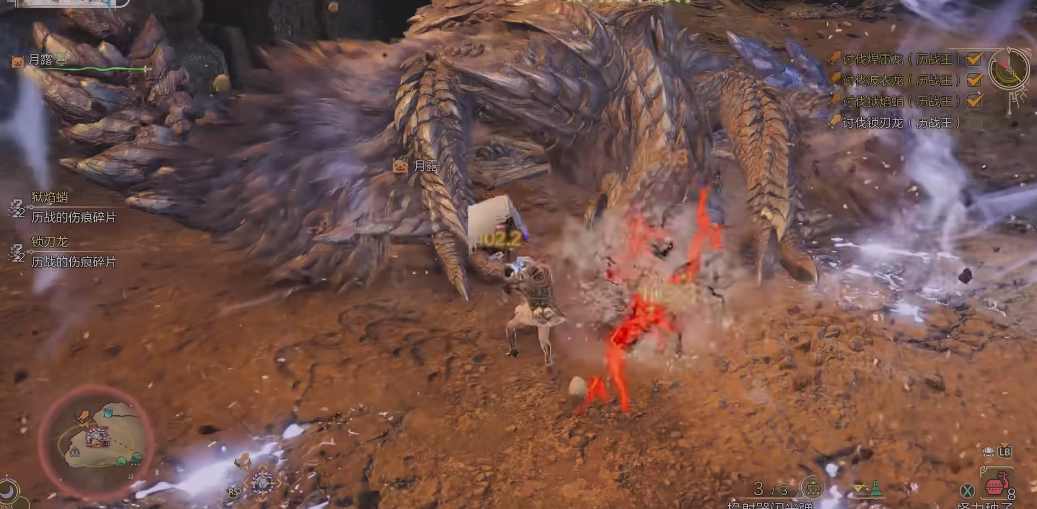Select the 讨伐狱焰蛸 quest objective
1037x509 pixels.
point(894,101)
